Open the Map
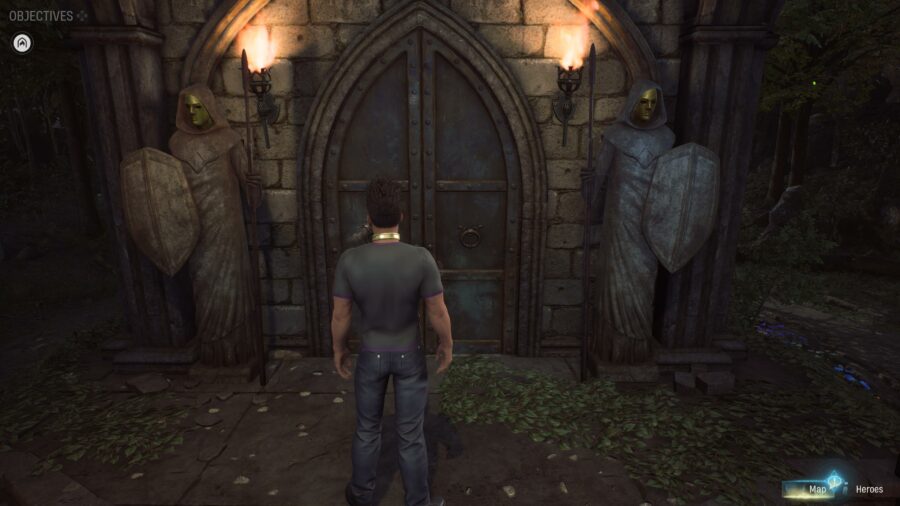Viewport: 900px width, 506px height. [x=817, y=489]
